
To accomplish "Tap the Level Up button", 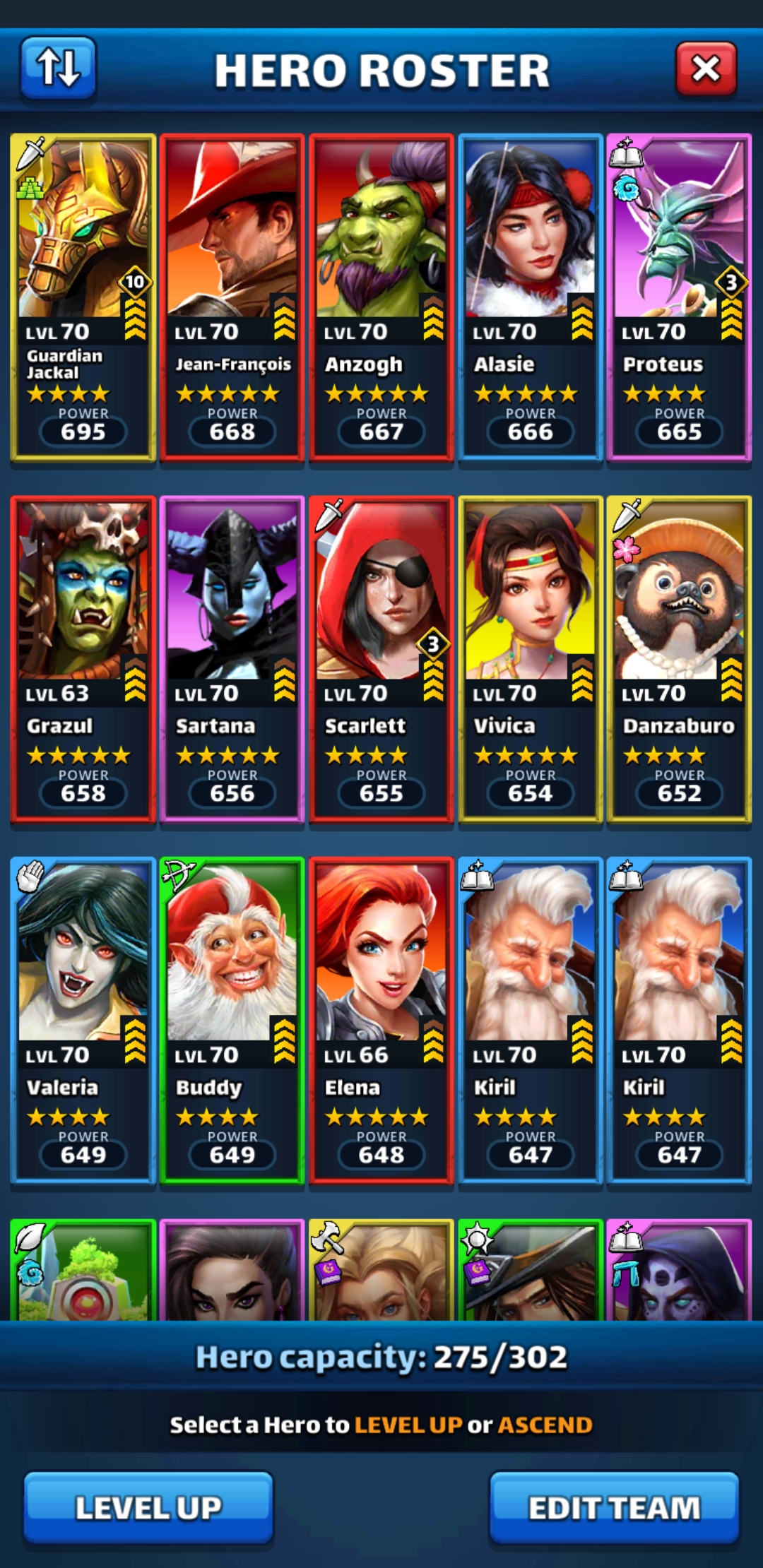I will (x=148, y=1507).
